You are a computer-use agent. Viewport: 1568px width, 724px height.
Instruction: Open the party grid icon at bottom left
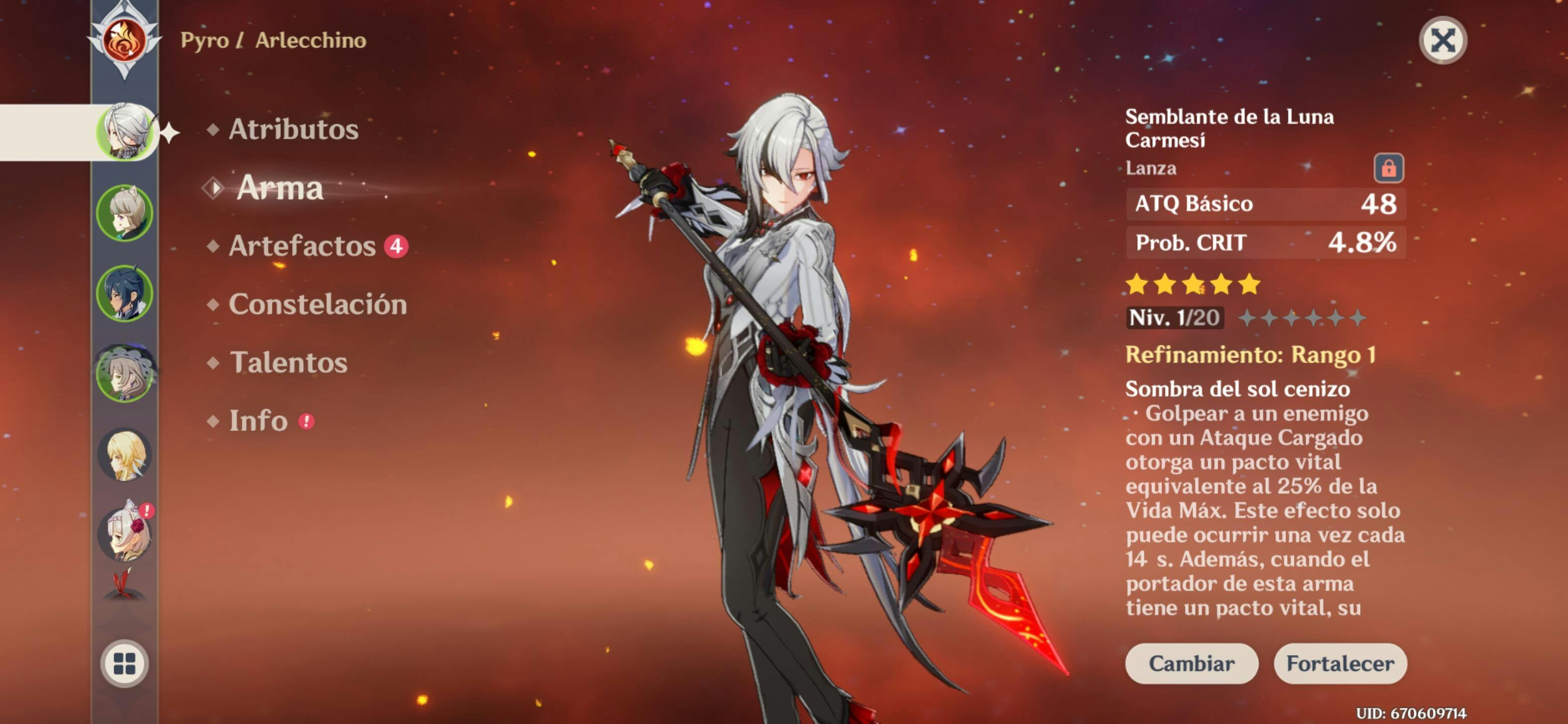pyautogui.click(x=125, y=664)
